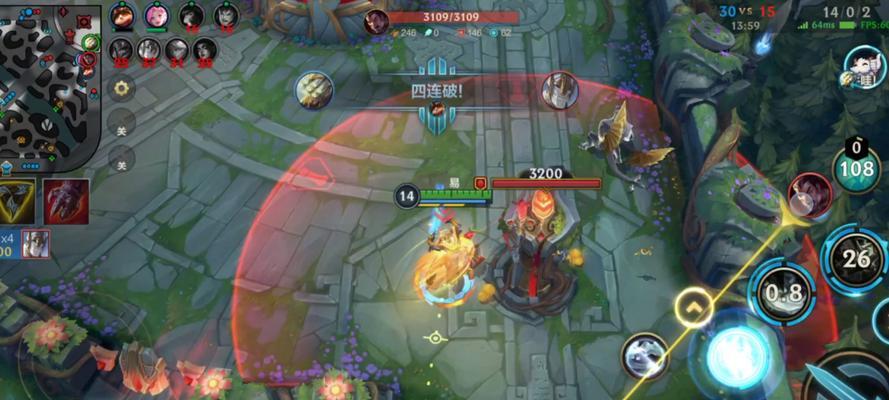Open the scoreboard from the 30 vs 15 score
Screen dimensions: 889x400
747,10
